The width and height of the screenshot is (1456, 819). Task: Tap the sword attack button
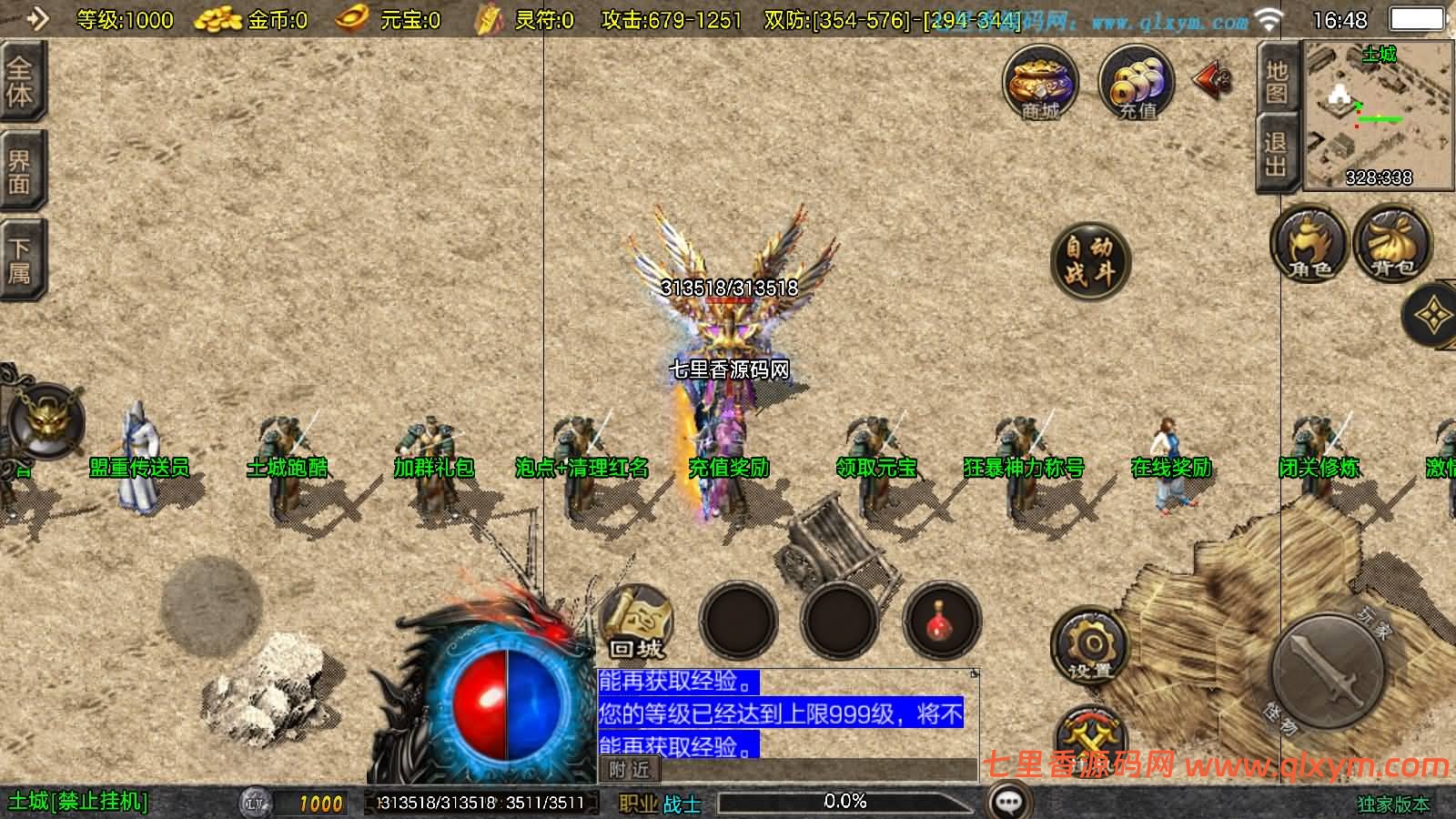(x=1330, y=672)
